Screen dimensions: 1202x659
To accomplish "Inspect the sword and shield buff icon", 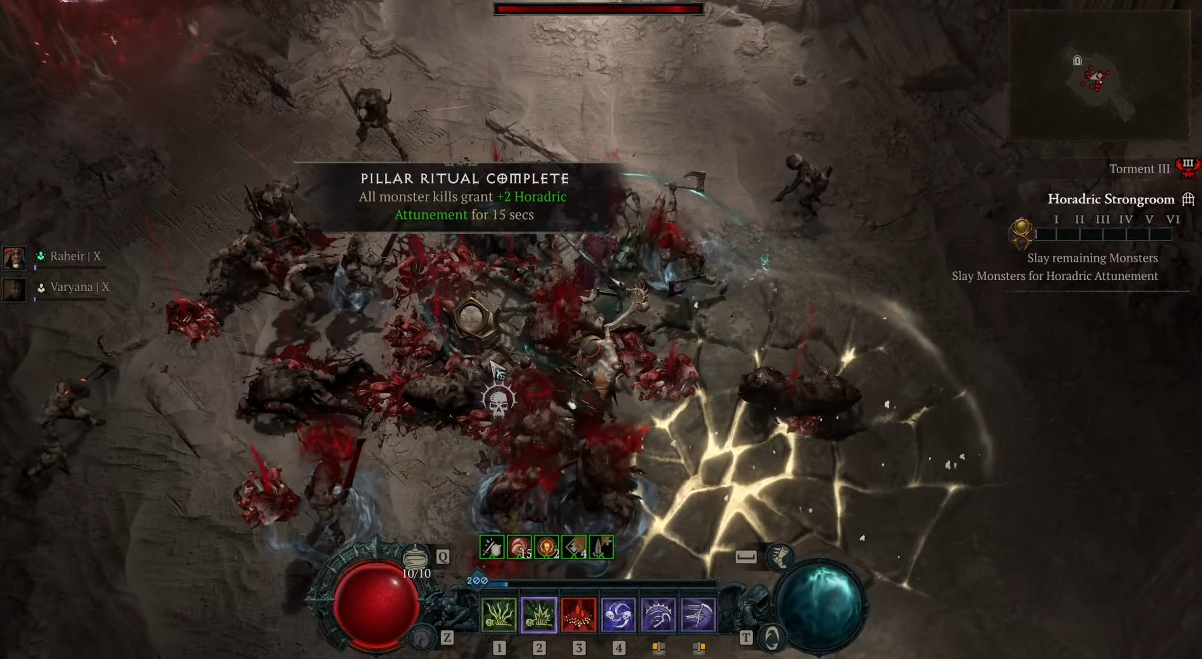I will [x=490, y=547].
